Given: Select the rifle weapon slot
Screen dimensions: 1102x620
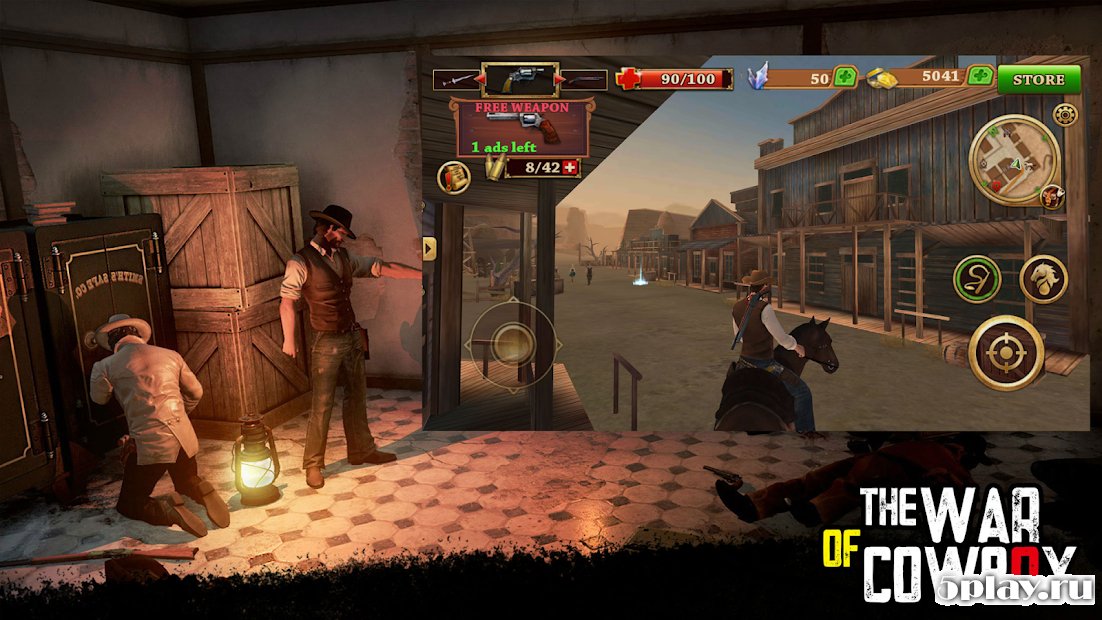Looking at the screenshot, I should pos(585,79).
